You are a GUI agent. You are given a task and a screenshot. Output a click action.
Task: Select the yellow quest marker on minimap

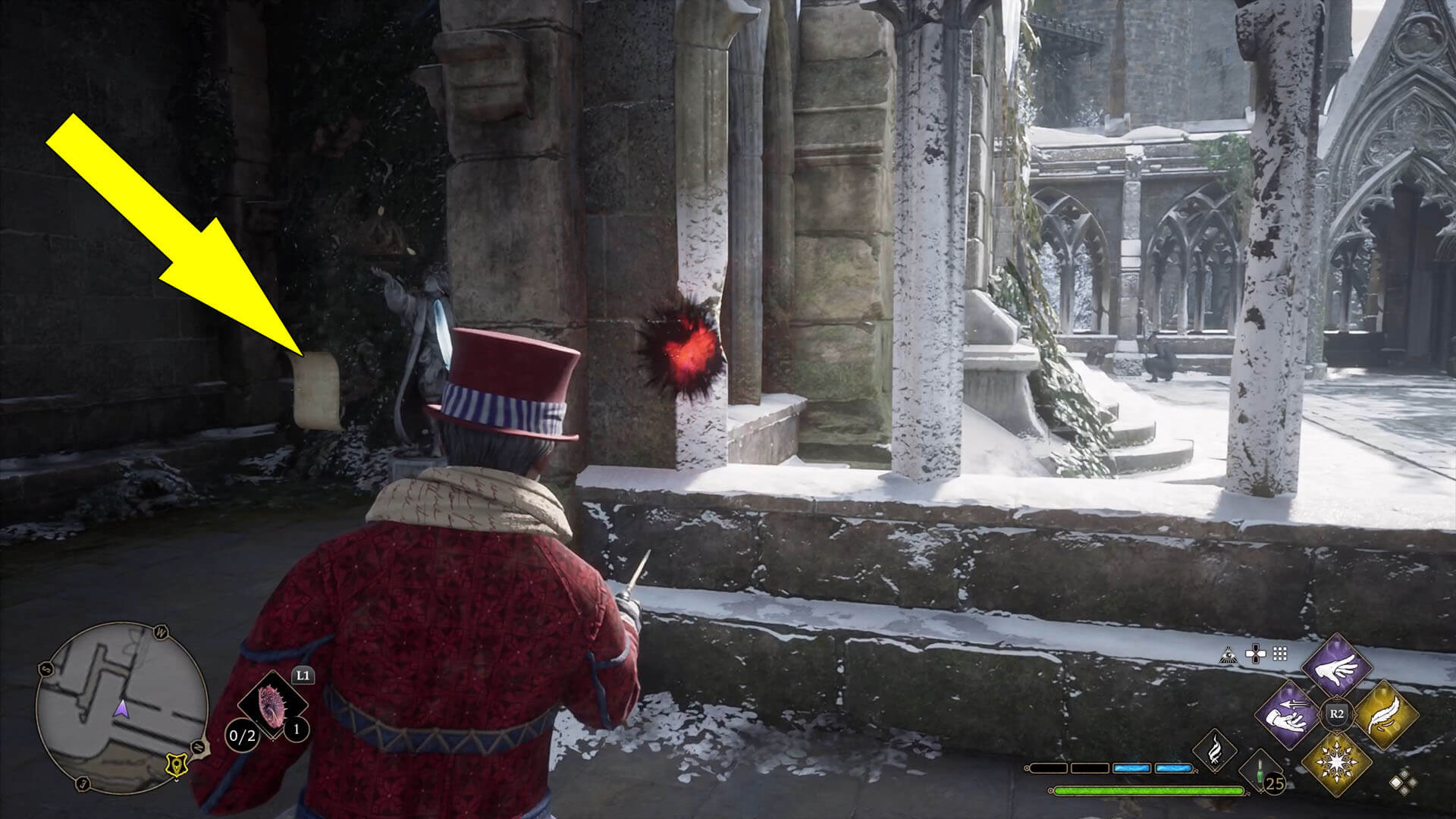(x=177, y=767)
